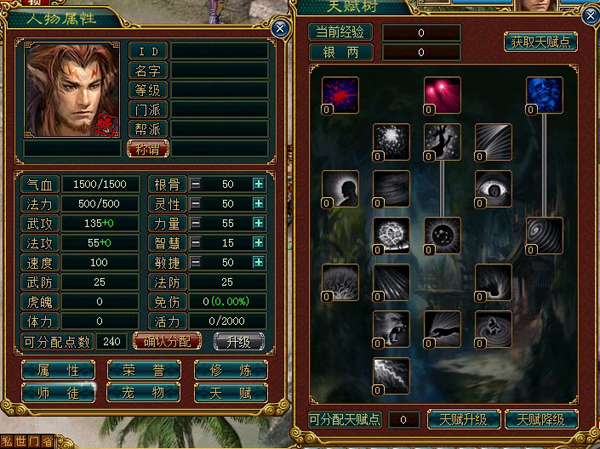
Task: Increase 根骨 with the plus button
Action: 258,184
